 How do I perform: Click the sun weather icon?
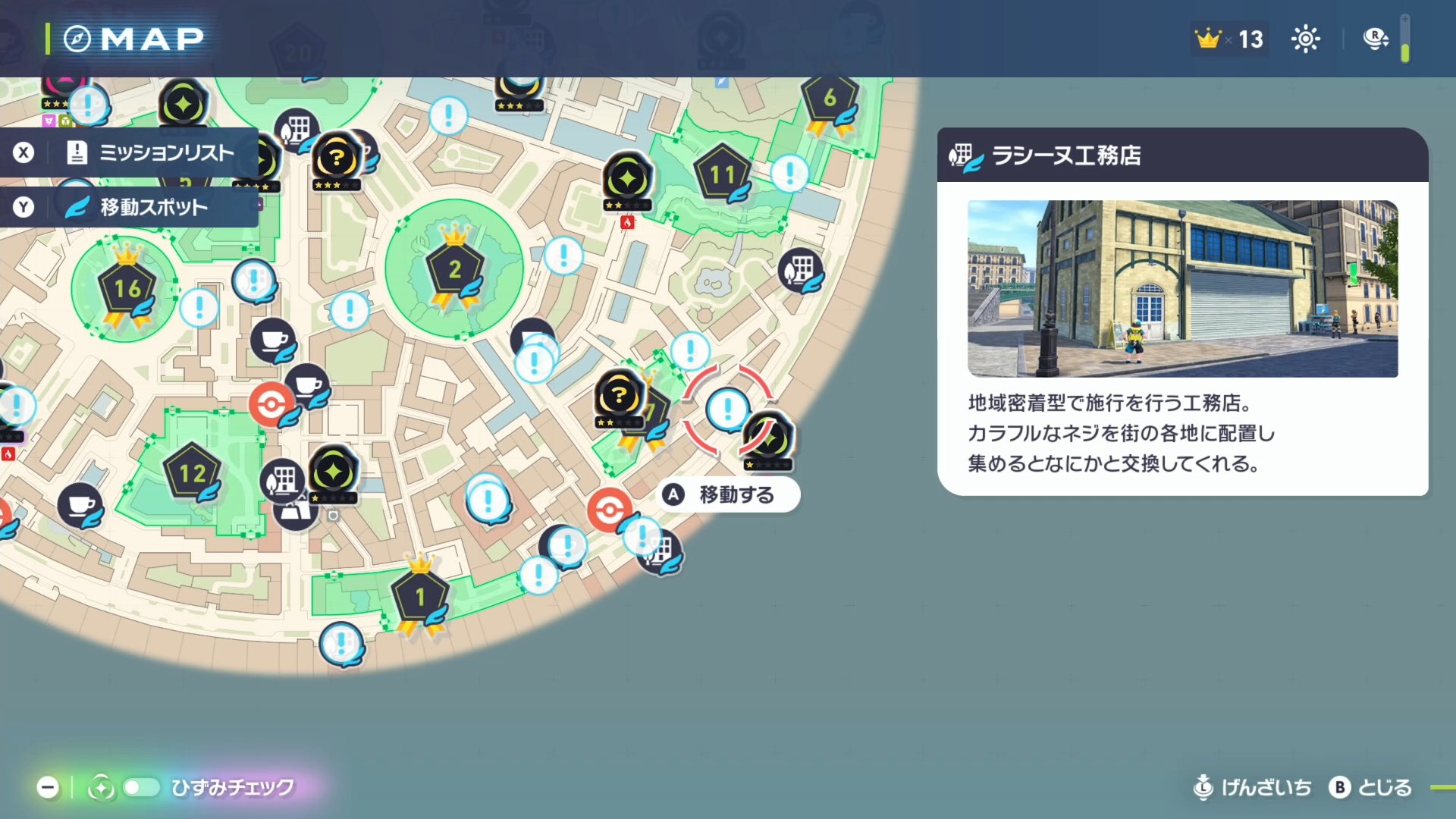pyautogui.click(x=1305, y=39)
